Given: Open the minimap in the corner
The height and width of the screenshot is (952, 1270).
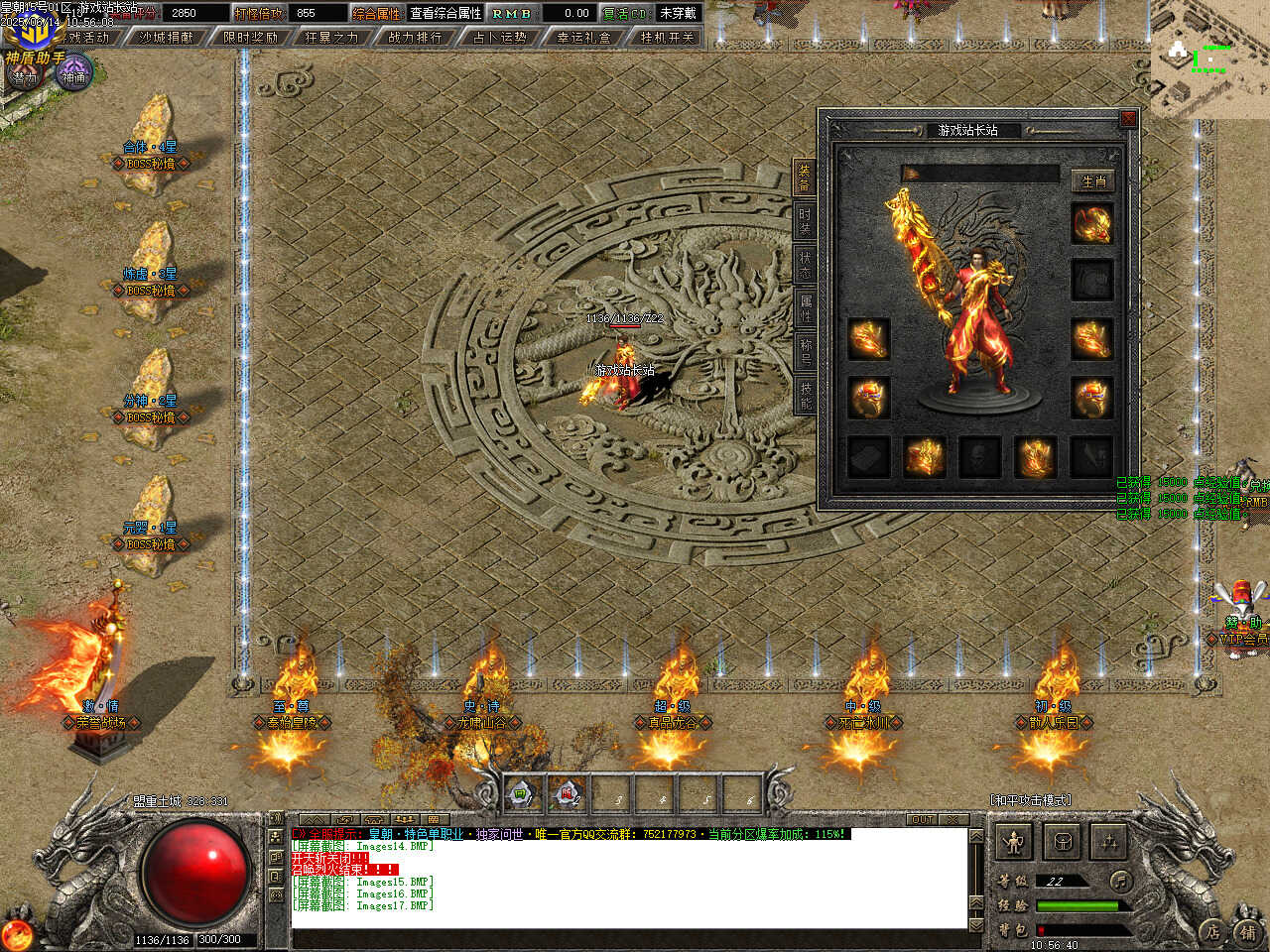Looking at the screenshot, I should click(x=1209, y=59).
